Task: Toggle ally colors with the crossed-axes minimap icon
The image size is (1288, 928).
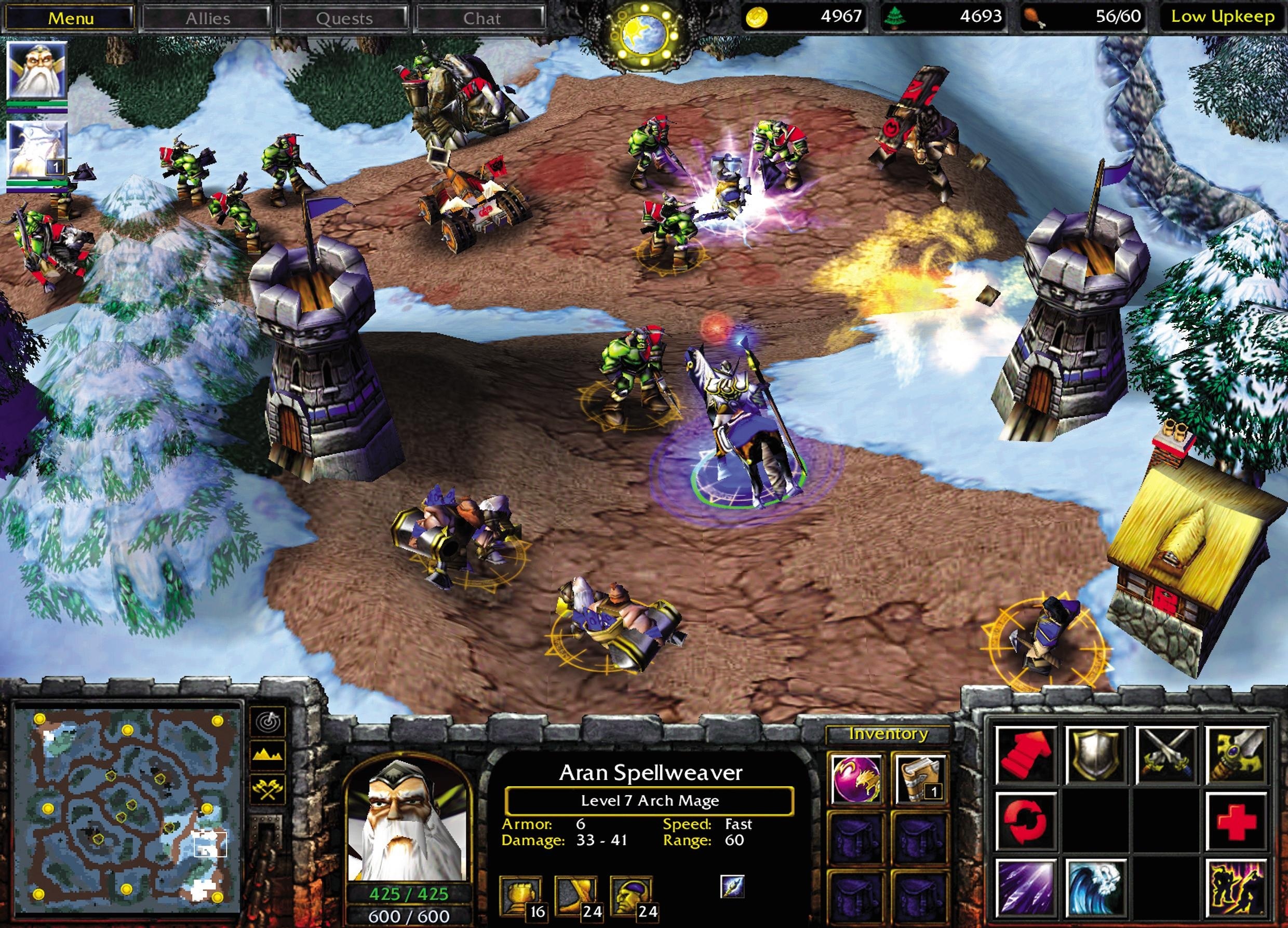Action: [269, 789]
